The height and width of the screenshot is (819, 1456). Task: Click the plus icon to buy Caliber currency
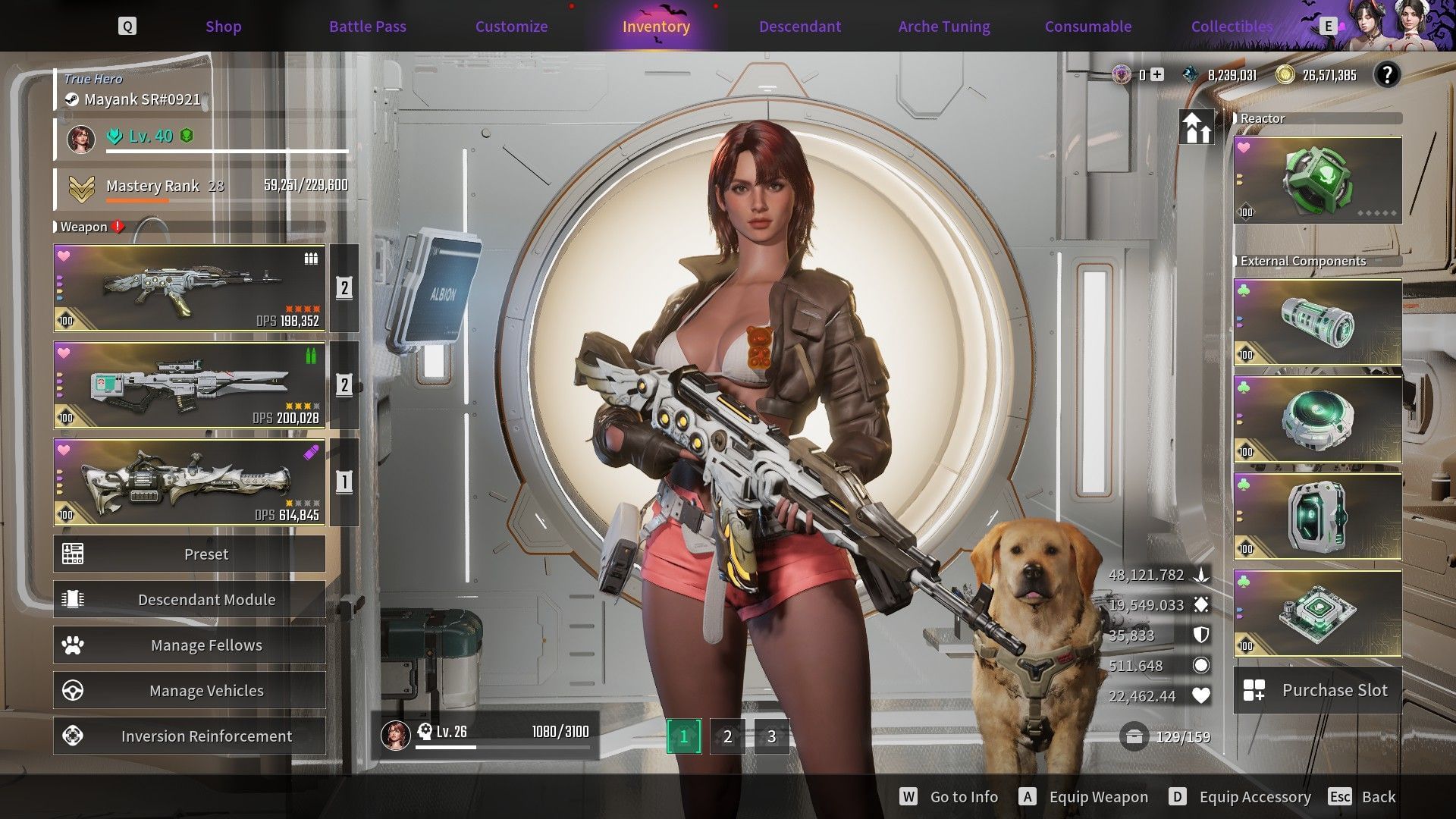[1156, 75]
